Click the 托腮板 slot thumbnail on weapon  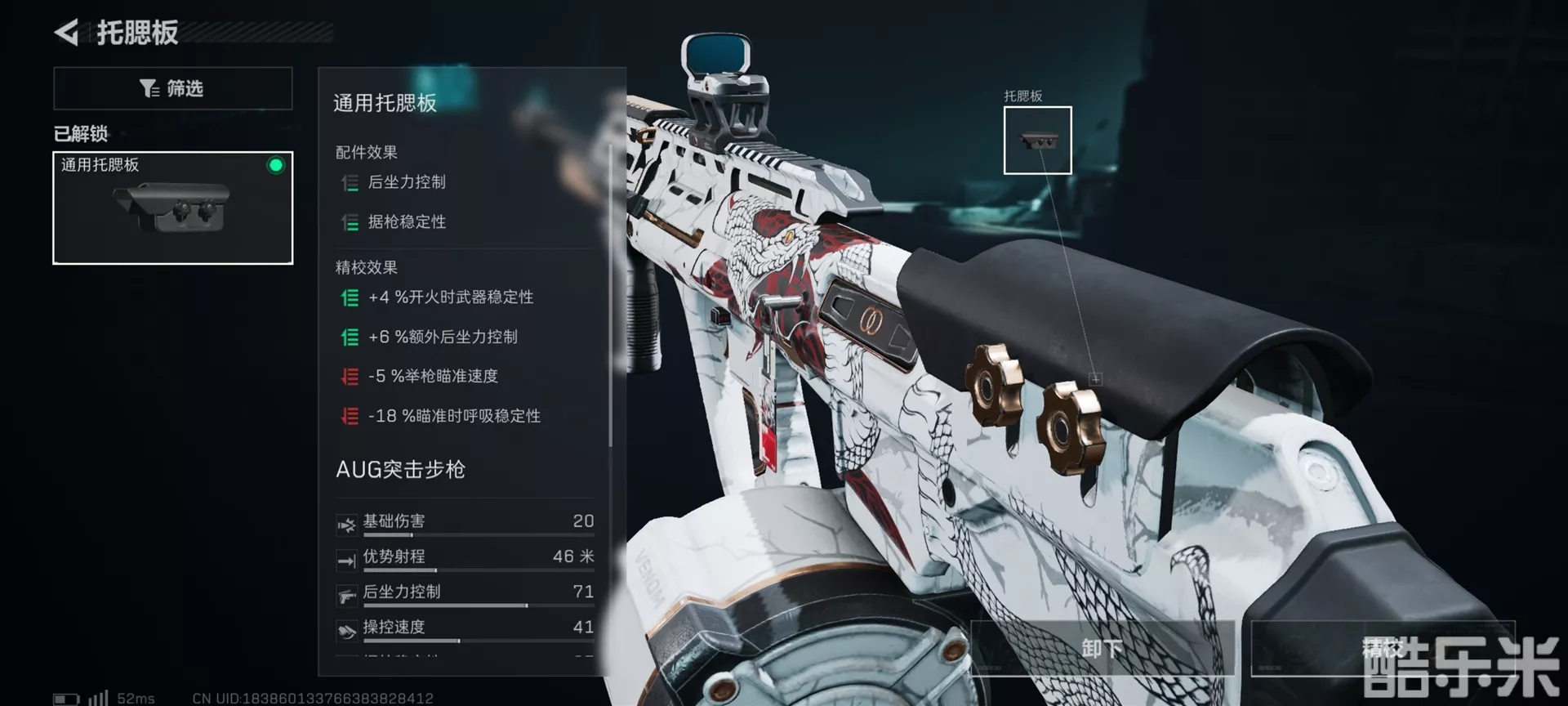click(x=1037, y=141)
